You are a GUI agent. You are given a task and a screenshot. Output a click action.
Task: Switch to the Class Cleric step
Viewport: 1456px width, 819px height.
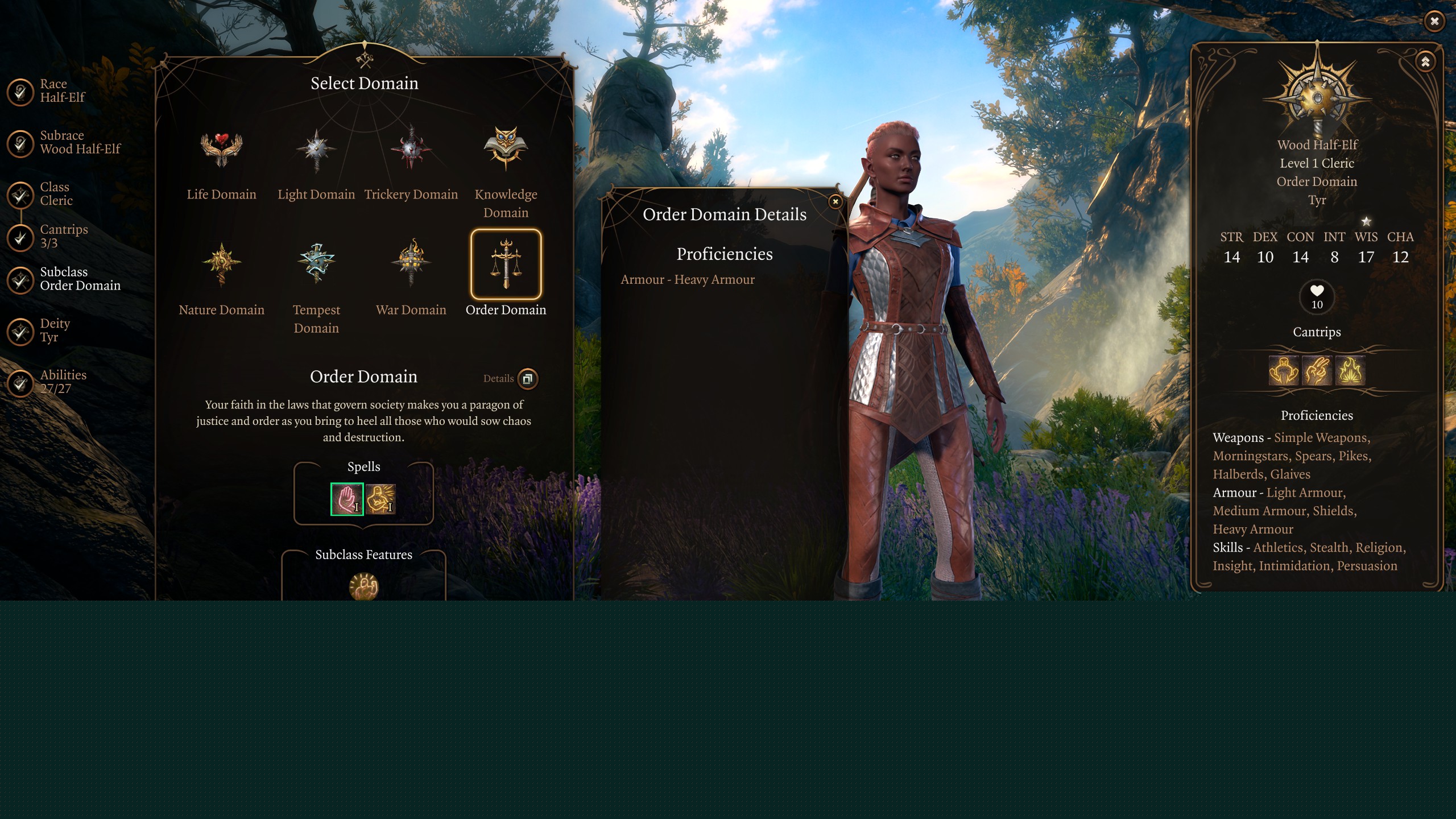tap(21, 195)
